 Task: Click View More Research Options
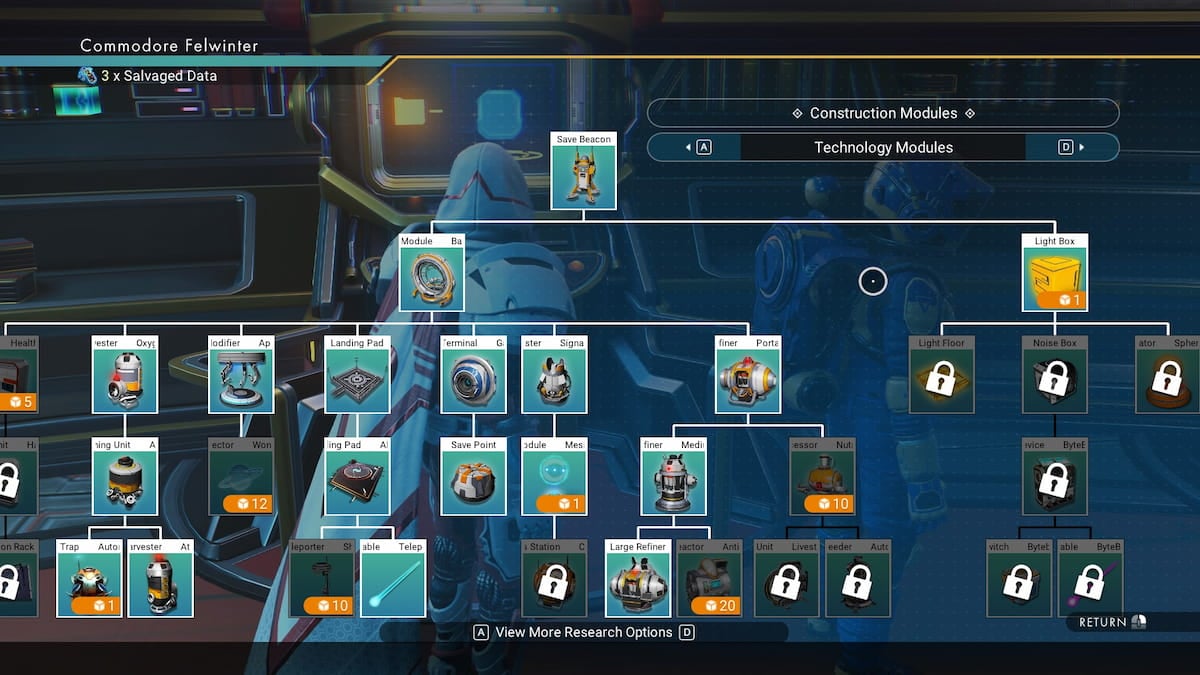click(584, 632)
